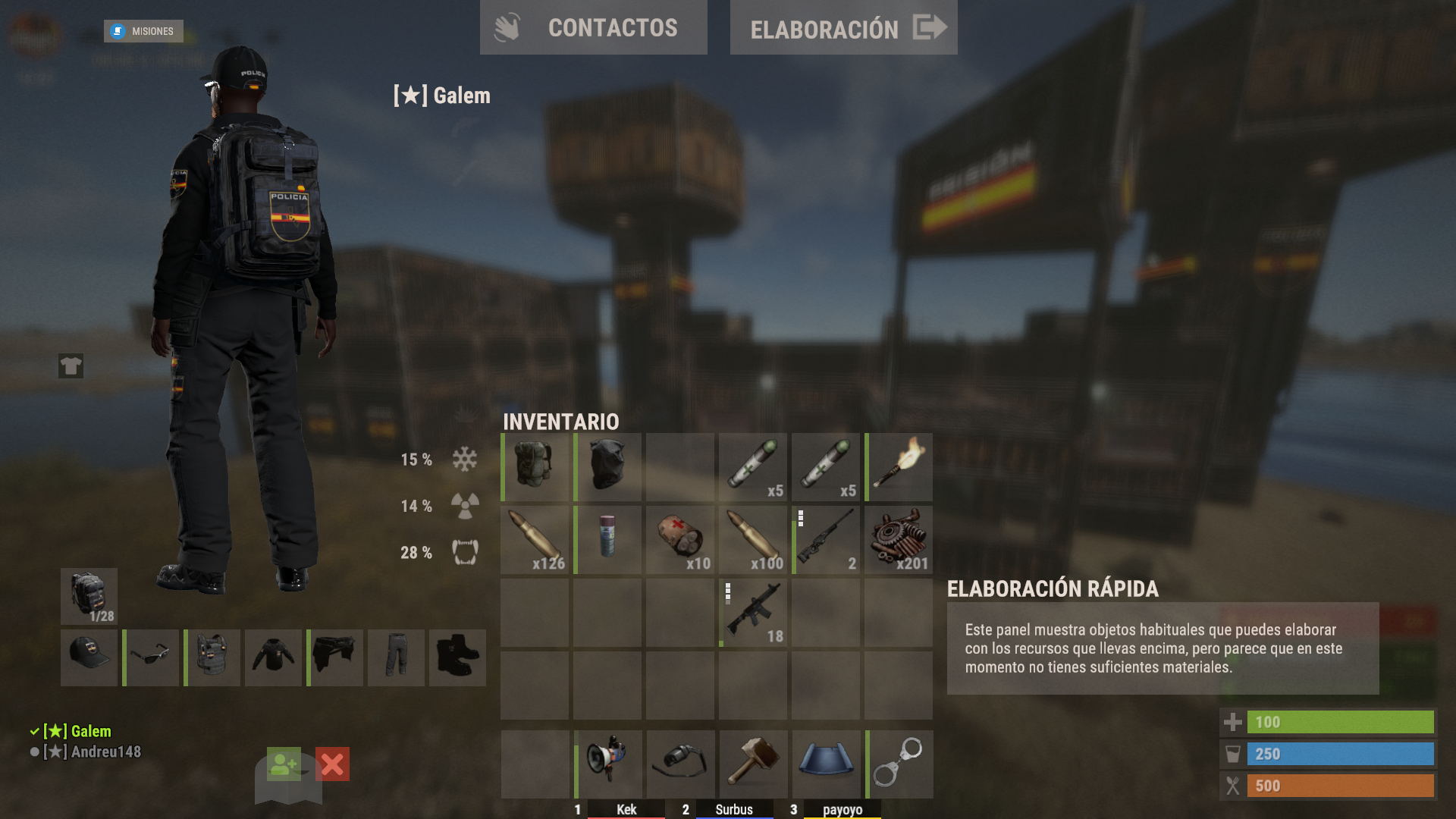
Task: Click the shirt icon beside the character model
Action: coord(70,366)
